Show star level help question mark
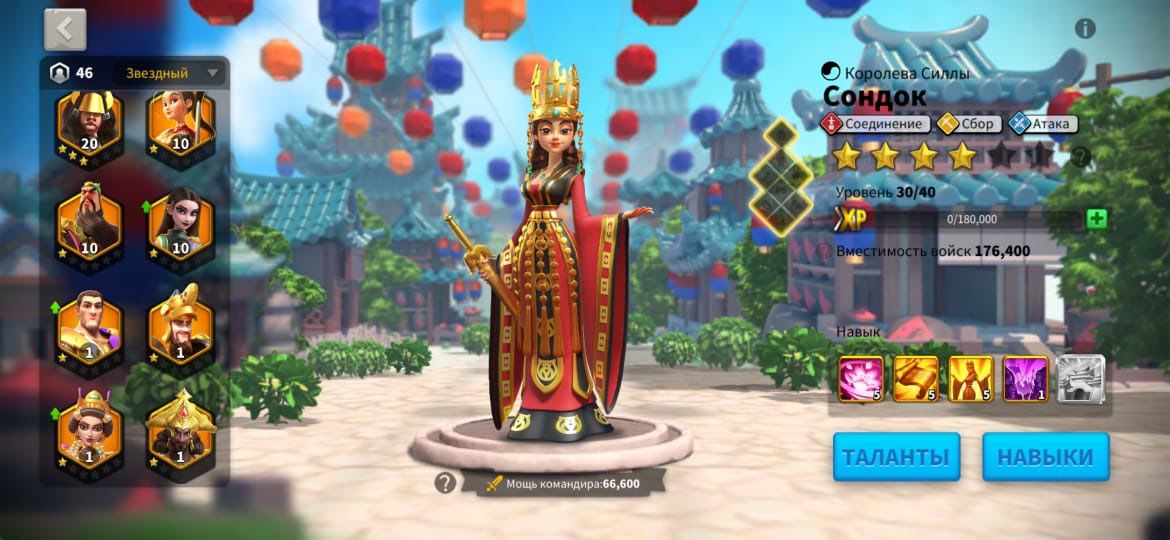This screenshot has height=540, width=1170. 1080,157
